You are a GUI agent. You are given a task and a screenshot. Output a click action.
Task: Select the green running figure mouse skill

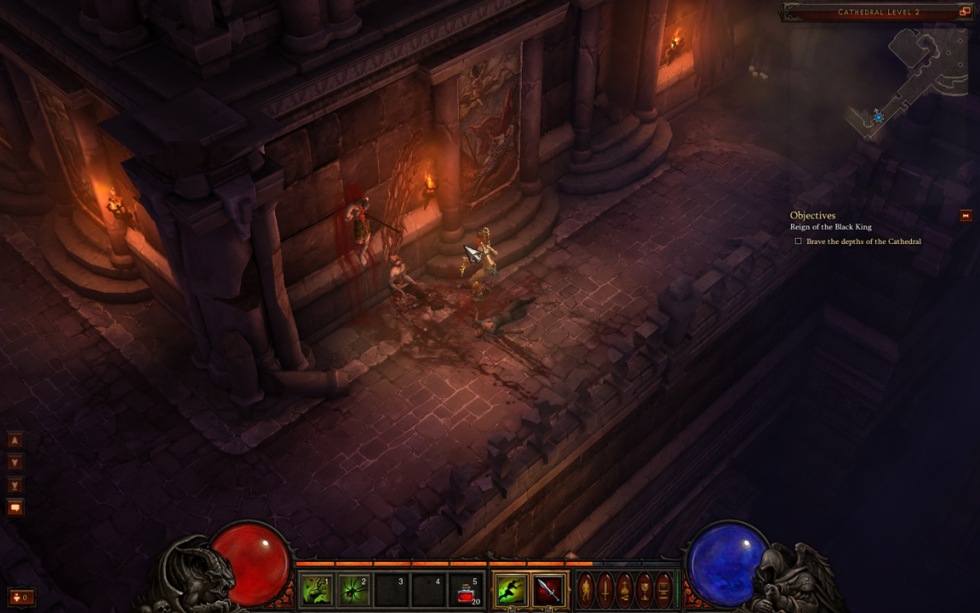[x=510, y=589]
